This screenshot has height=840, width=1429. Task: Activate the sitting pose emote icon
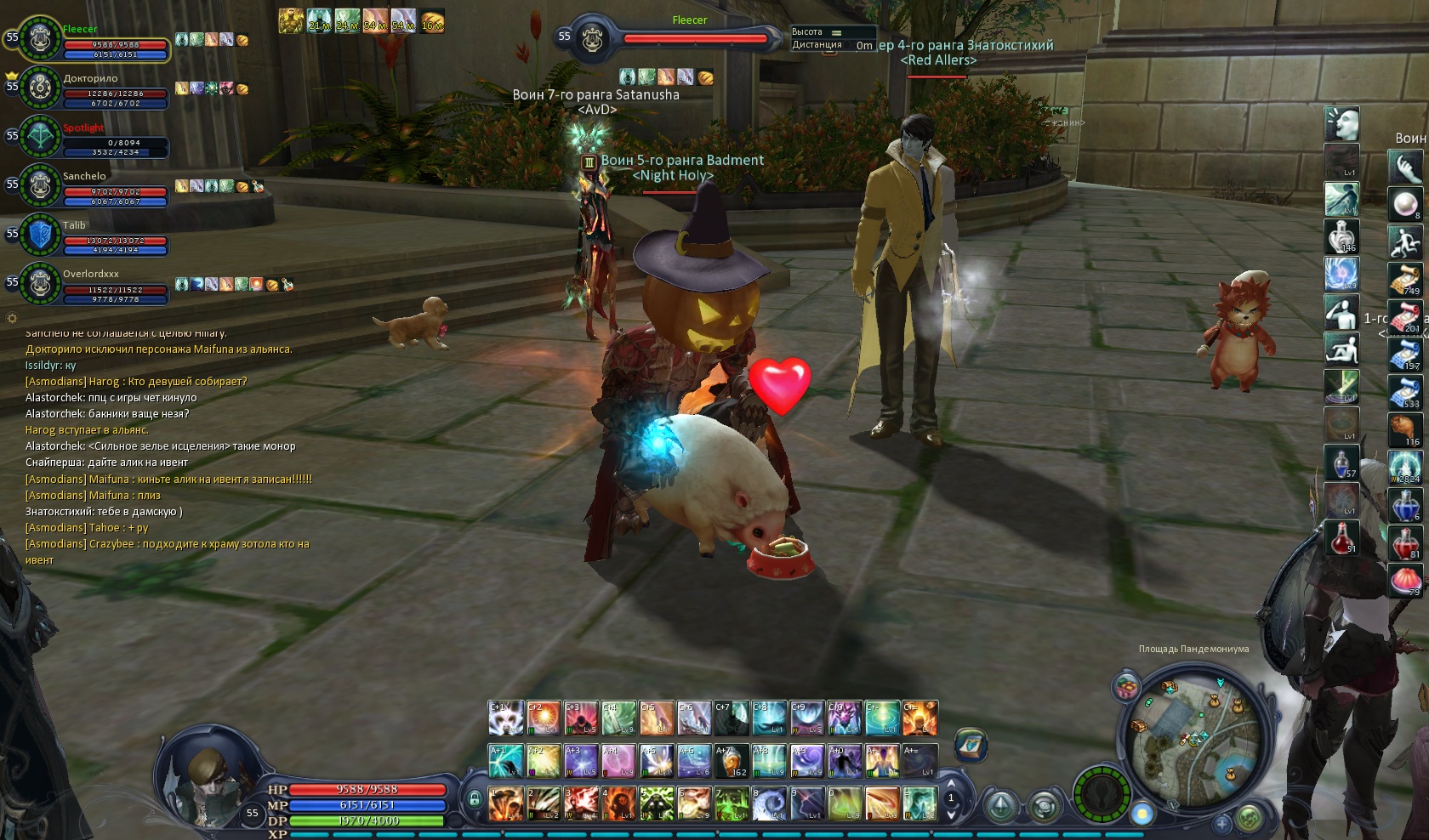tap(1341, 349)
